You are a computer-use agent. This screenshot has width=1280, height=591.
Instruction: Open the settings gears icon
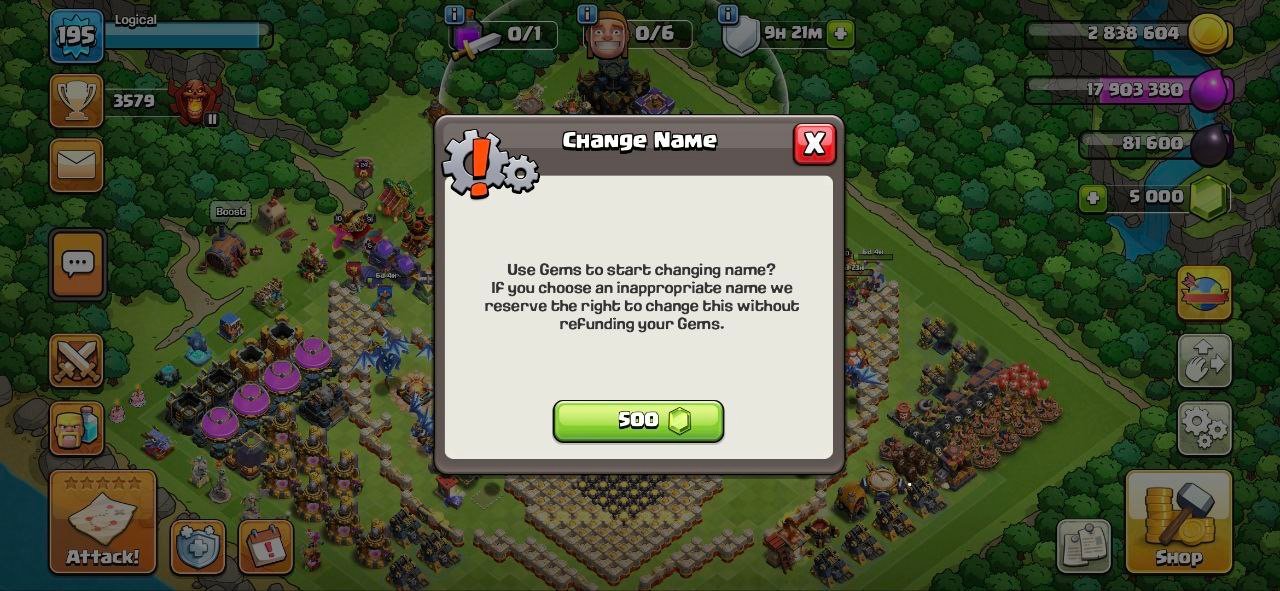click(1204, 428)
